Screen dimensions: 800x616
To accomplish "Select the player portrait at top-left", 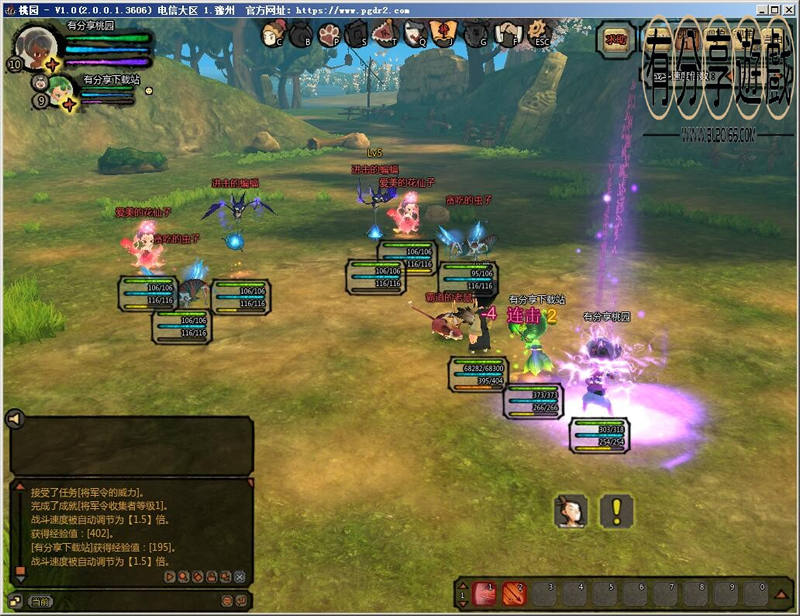I will pyautogui.click(x=36, y=45).
